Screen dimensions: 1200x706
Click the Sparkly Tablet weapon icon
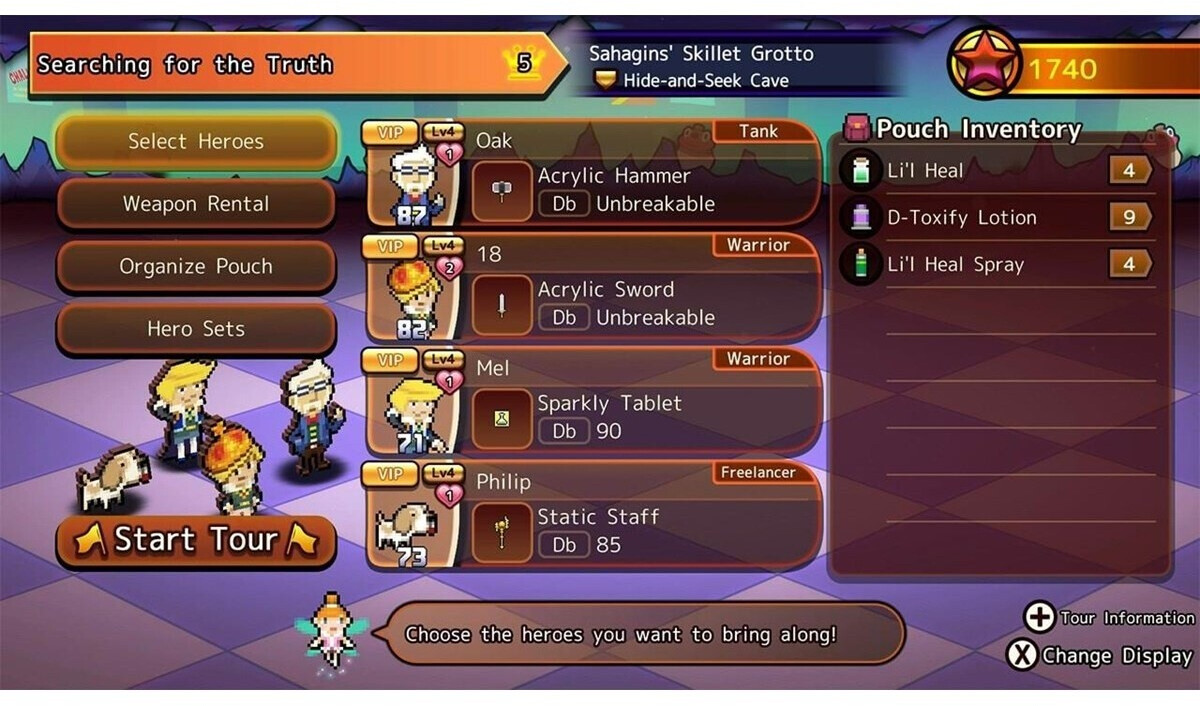pyautogui.click(x=502, y=420)
